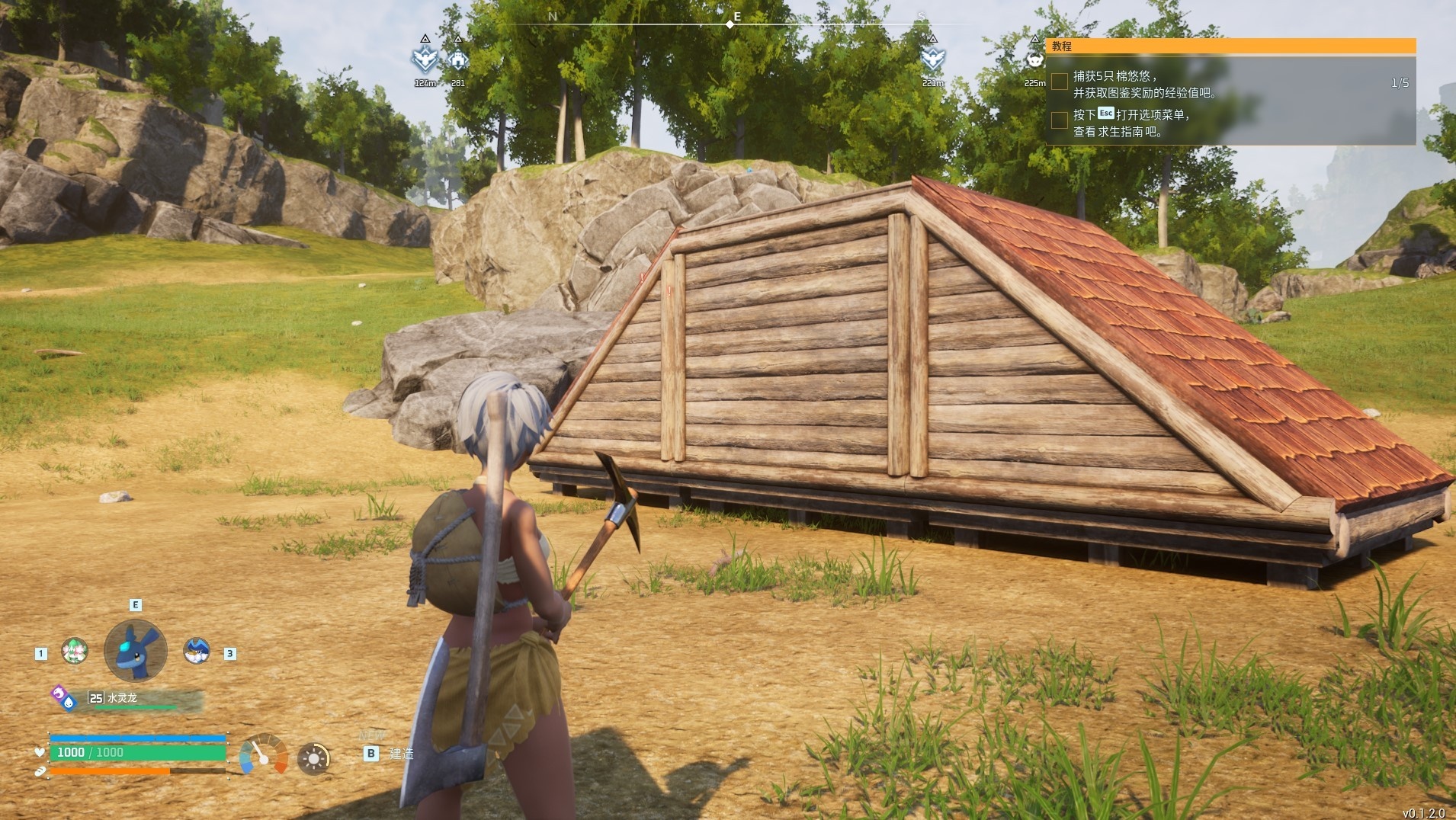1456x820 pixels.
Task: Click the 水灵龙 level 25 name plate
Action: (x=145, y=698)
